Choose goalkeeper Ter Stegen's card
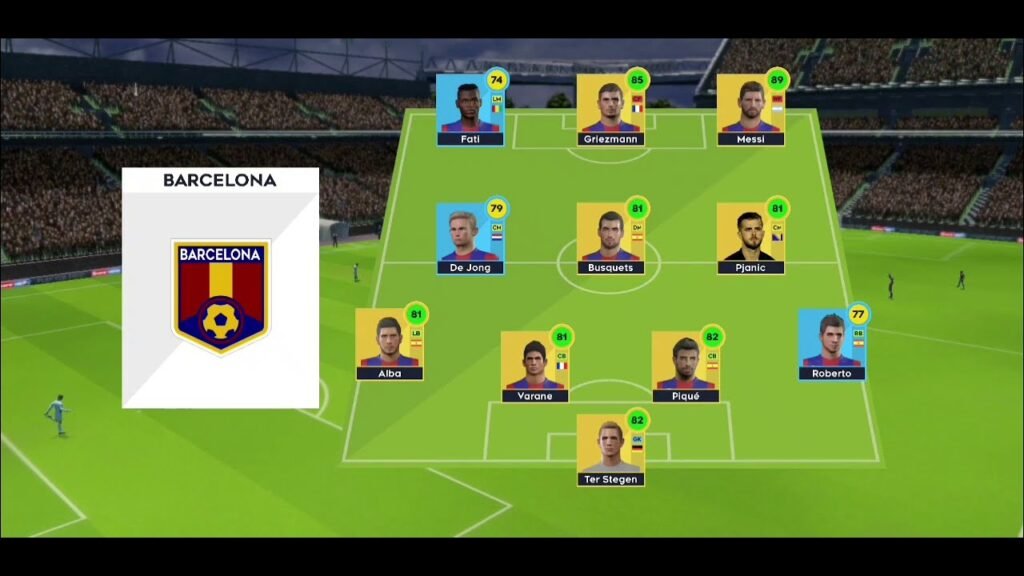Viewport: 1024px width, 576px height. tap(610, 450)
